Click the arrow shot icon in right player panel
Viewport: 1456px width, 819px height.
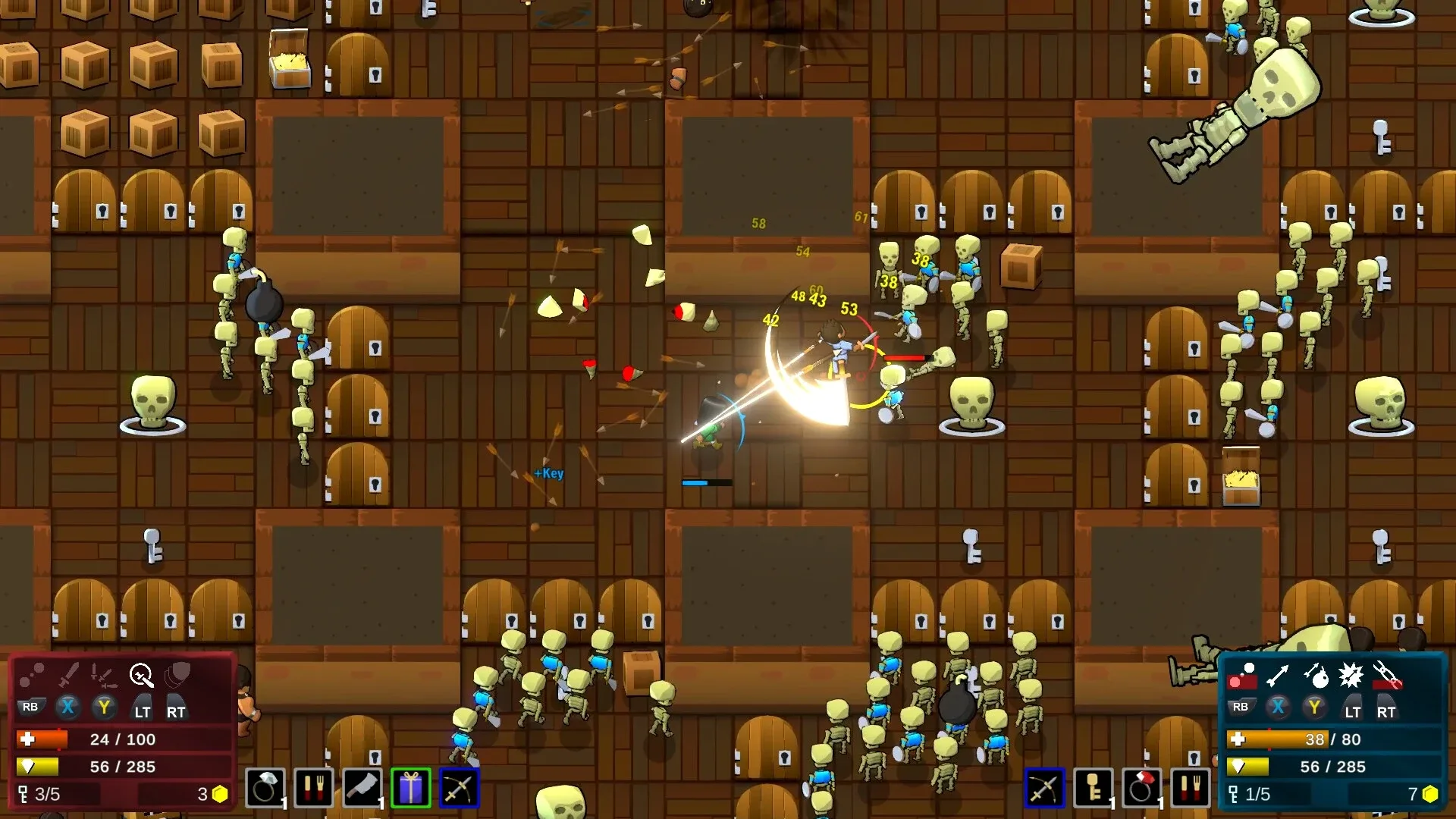coord(1276,676)
